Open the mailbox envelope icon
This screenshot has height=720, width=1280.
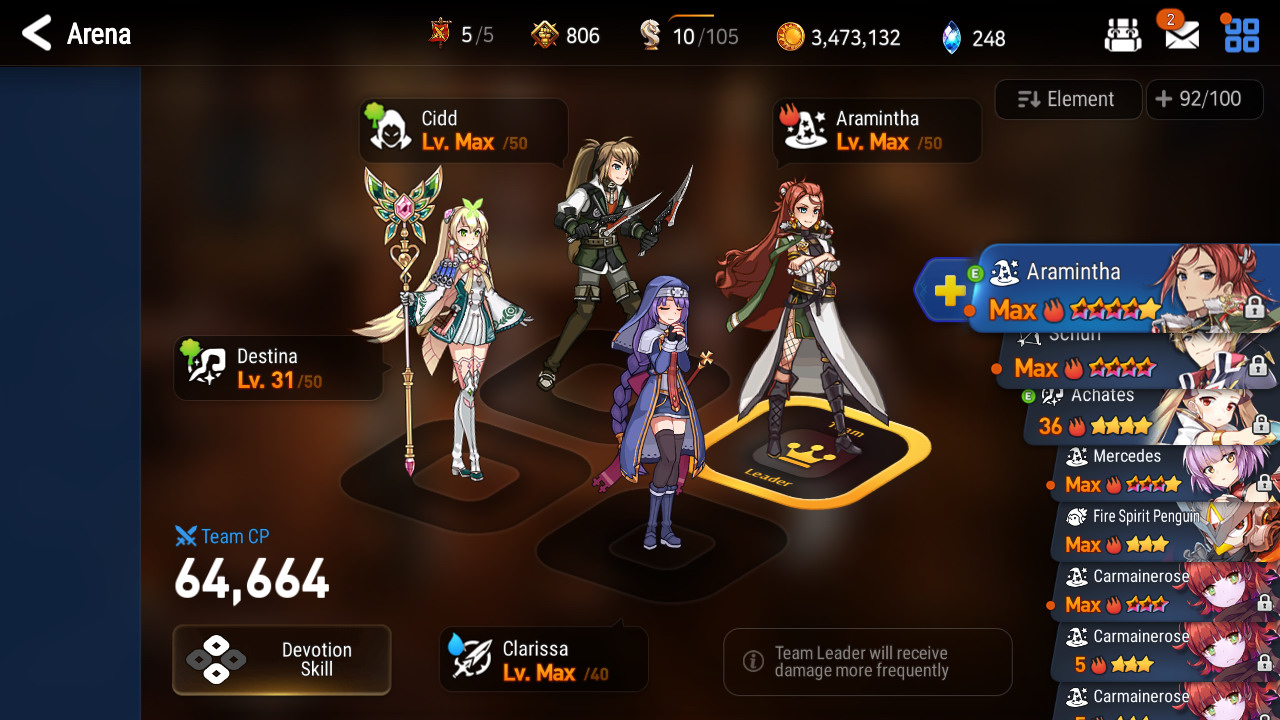pyautogui.click(x=1182, y=36)
